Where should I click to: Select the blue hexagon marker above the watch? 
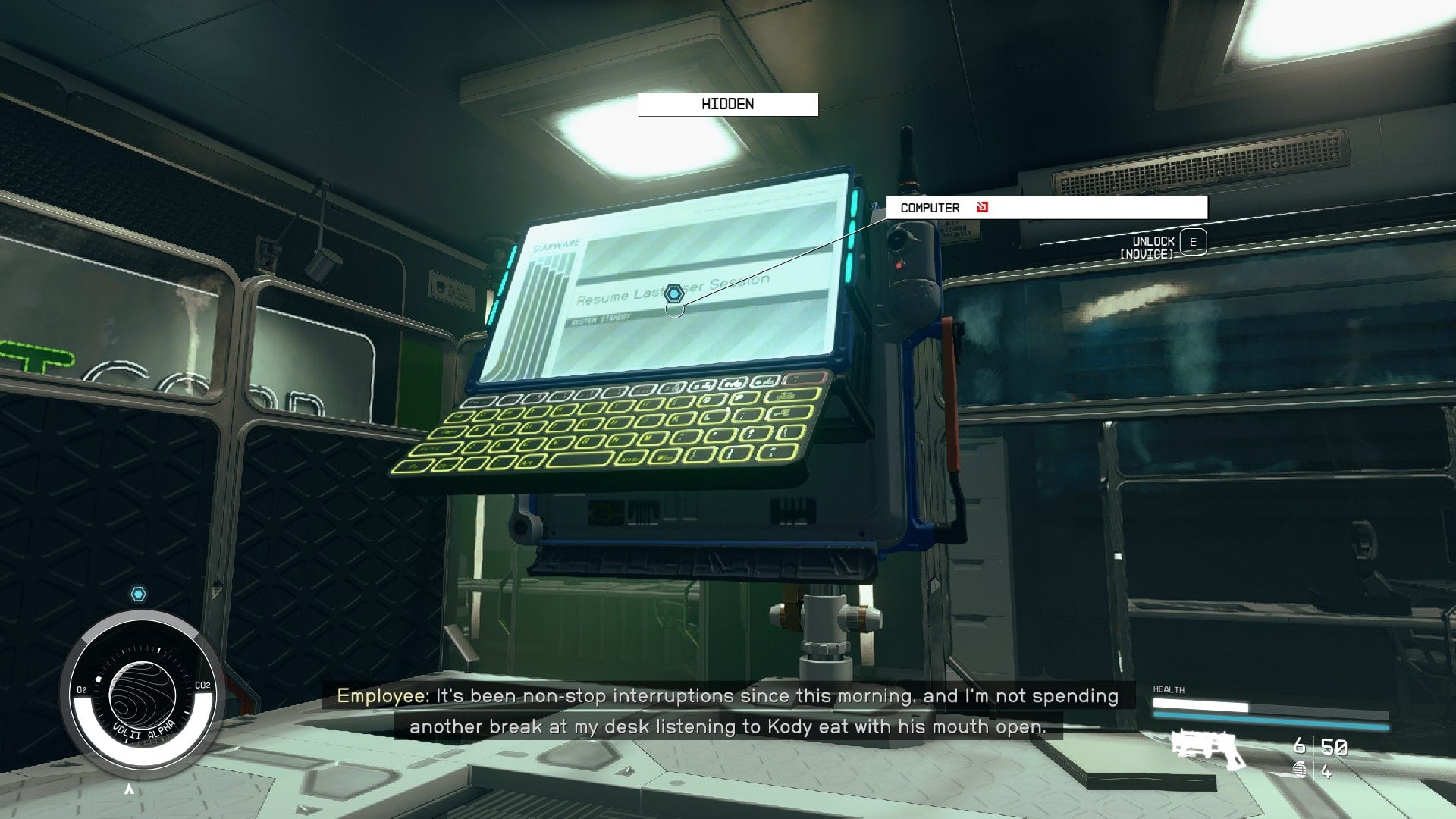click(x=138, y=595)
